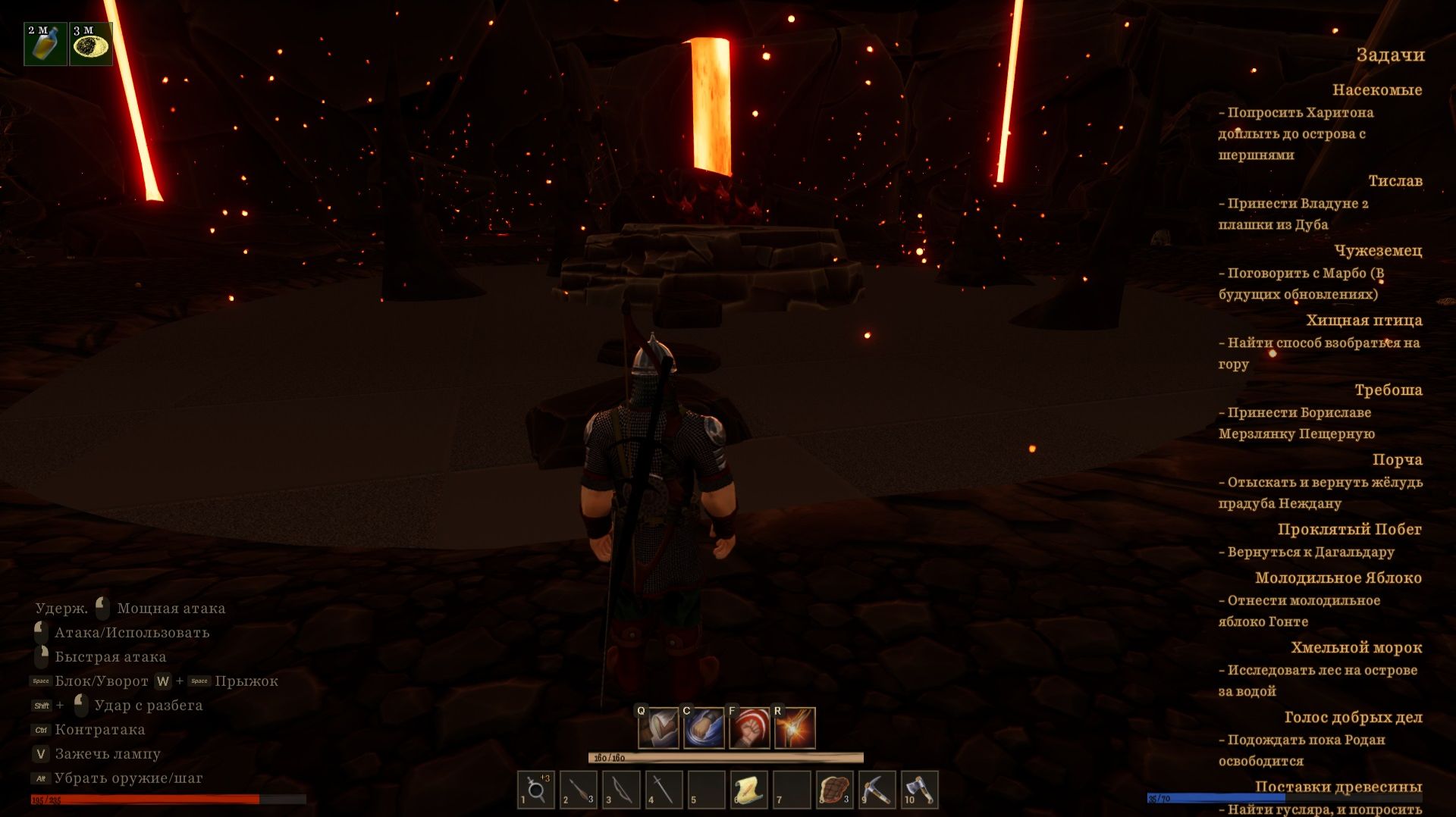Select the arrows in hotbar slot 2

(578, 790)
